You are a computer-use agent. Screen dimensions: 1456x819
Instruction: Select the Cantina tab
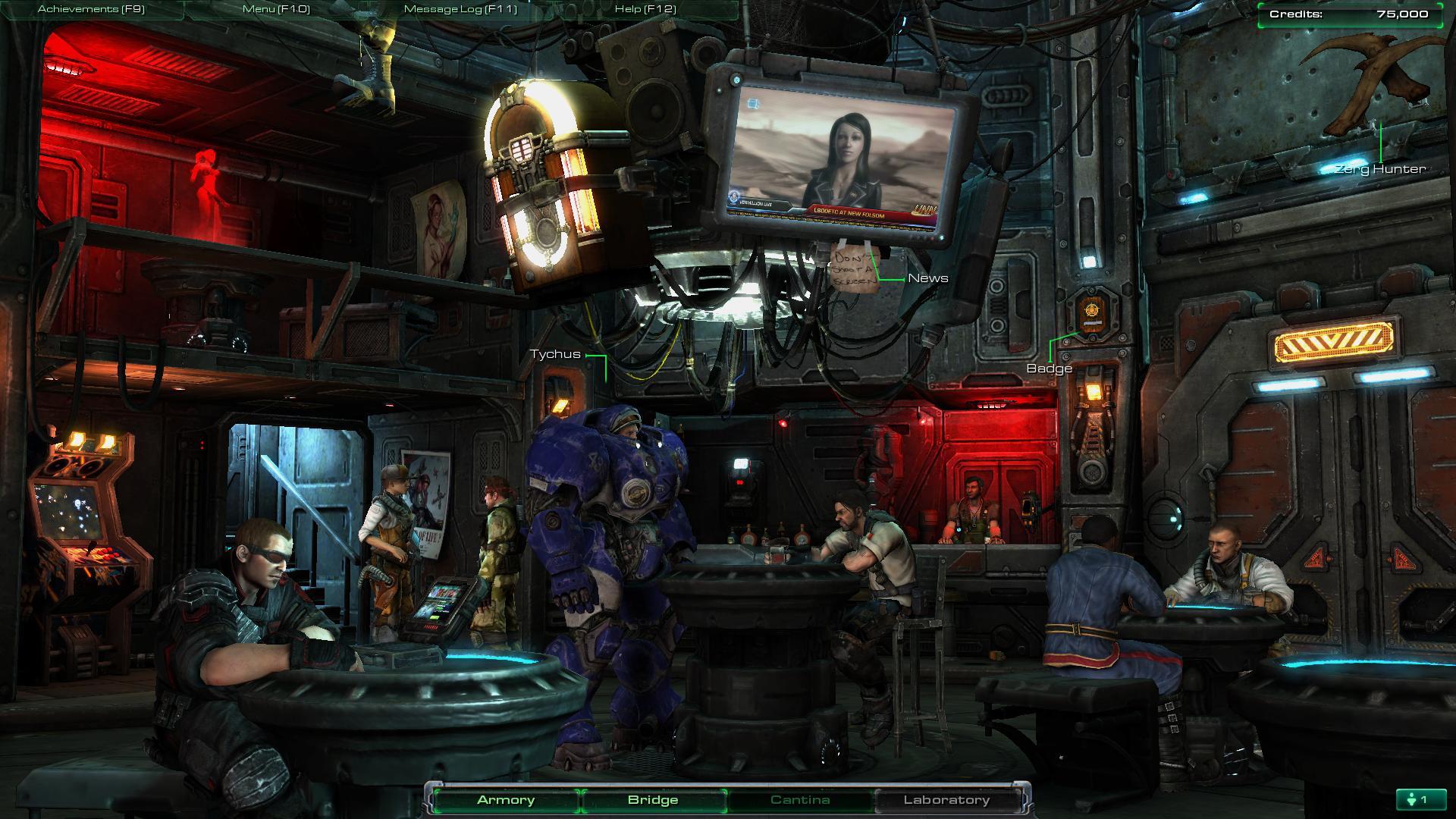click(x=800, y=800)
